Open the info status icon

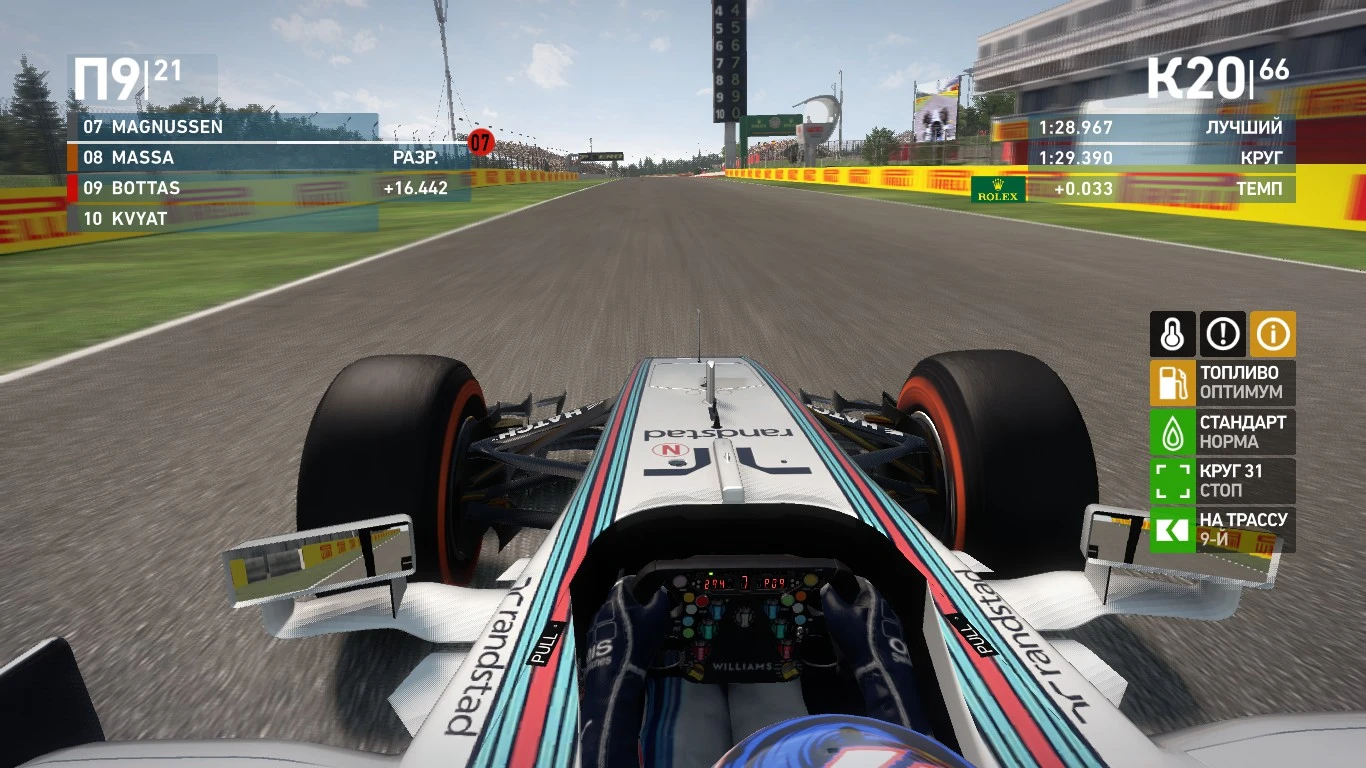pos(1272,334)
